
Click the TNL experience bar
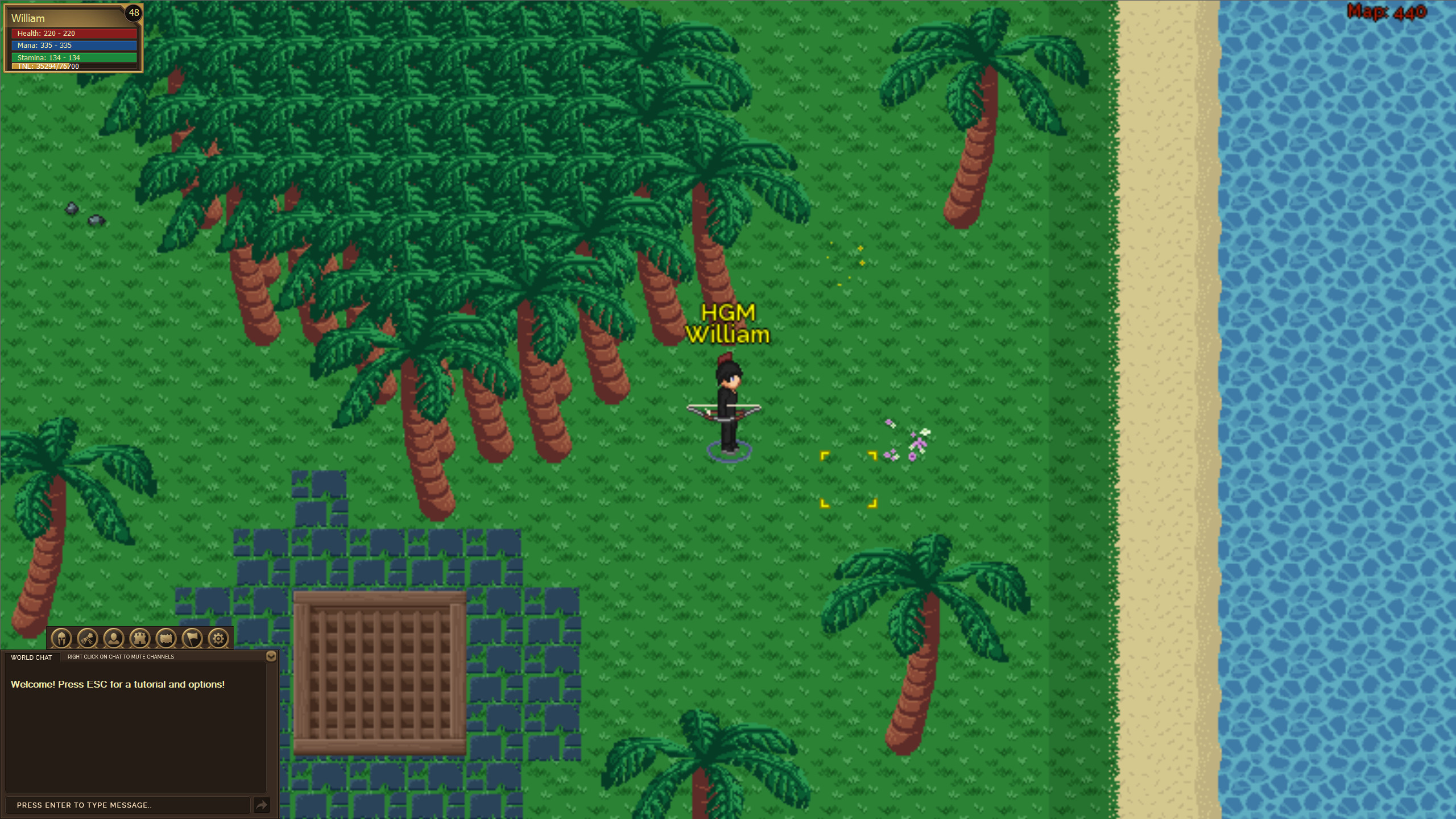[x=69, y=66]
